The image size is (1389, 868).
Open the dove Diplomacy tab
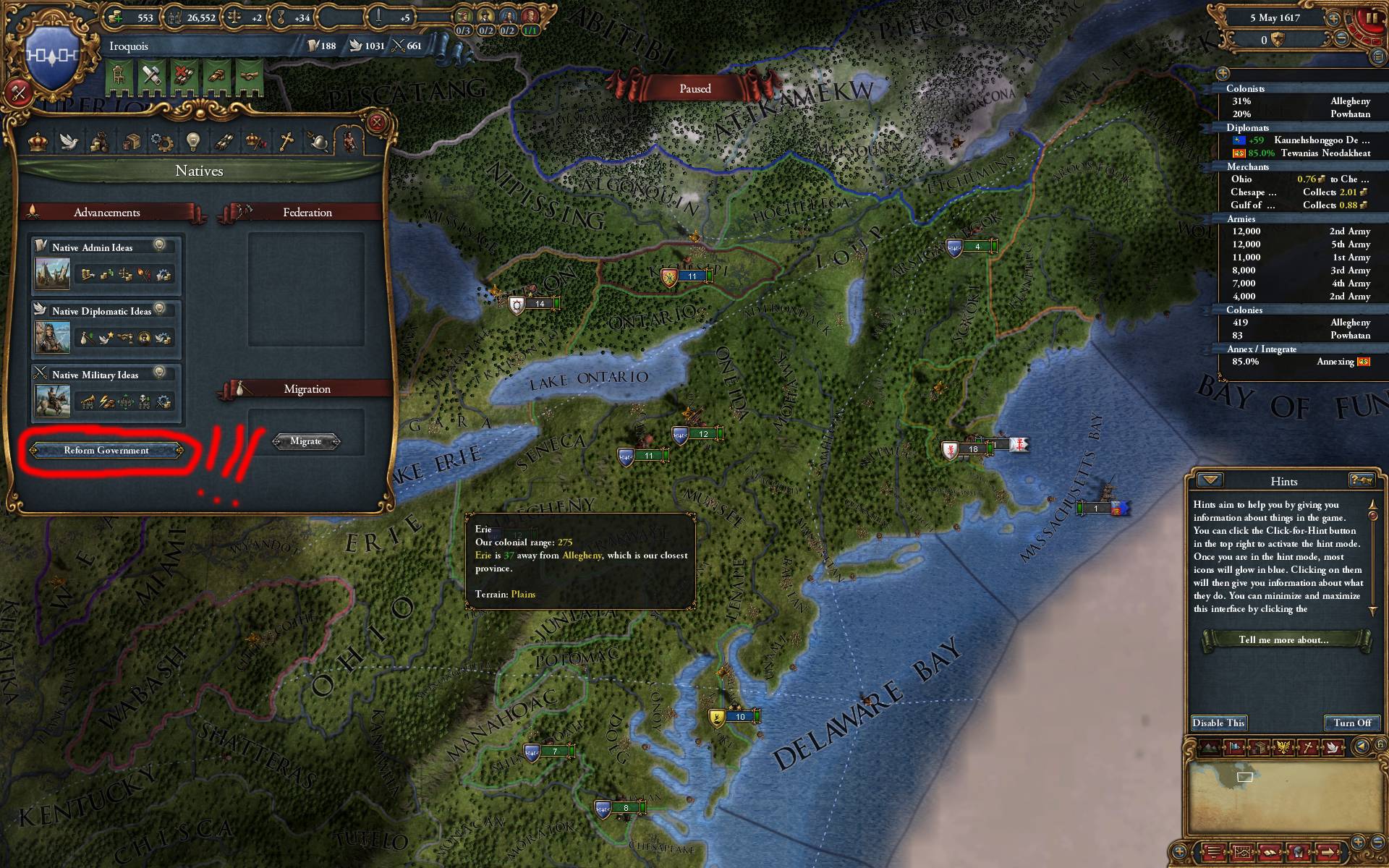click(x=69, y=142)
